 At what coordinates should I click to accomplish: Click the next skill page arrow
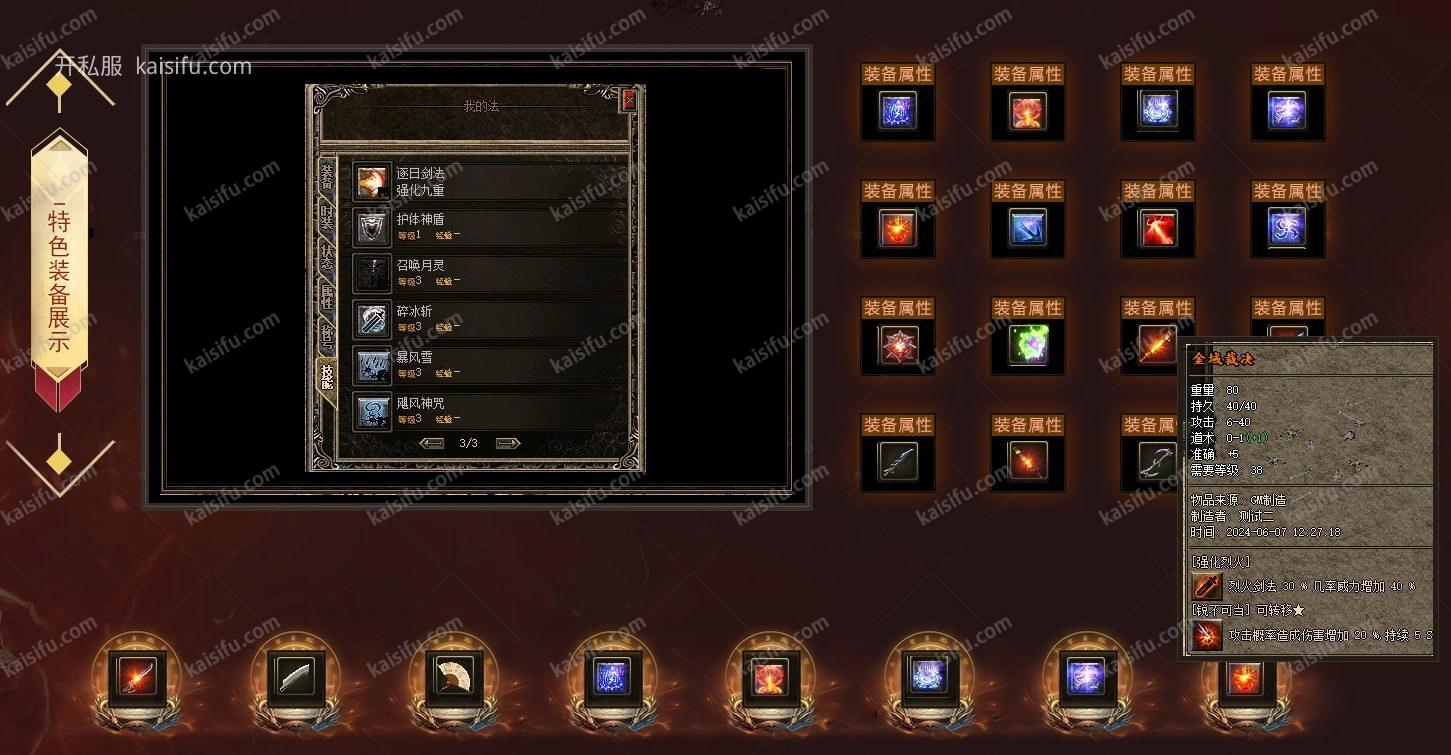pos(508,443)
